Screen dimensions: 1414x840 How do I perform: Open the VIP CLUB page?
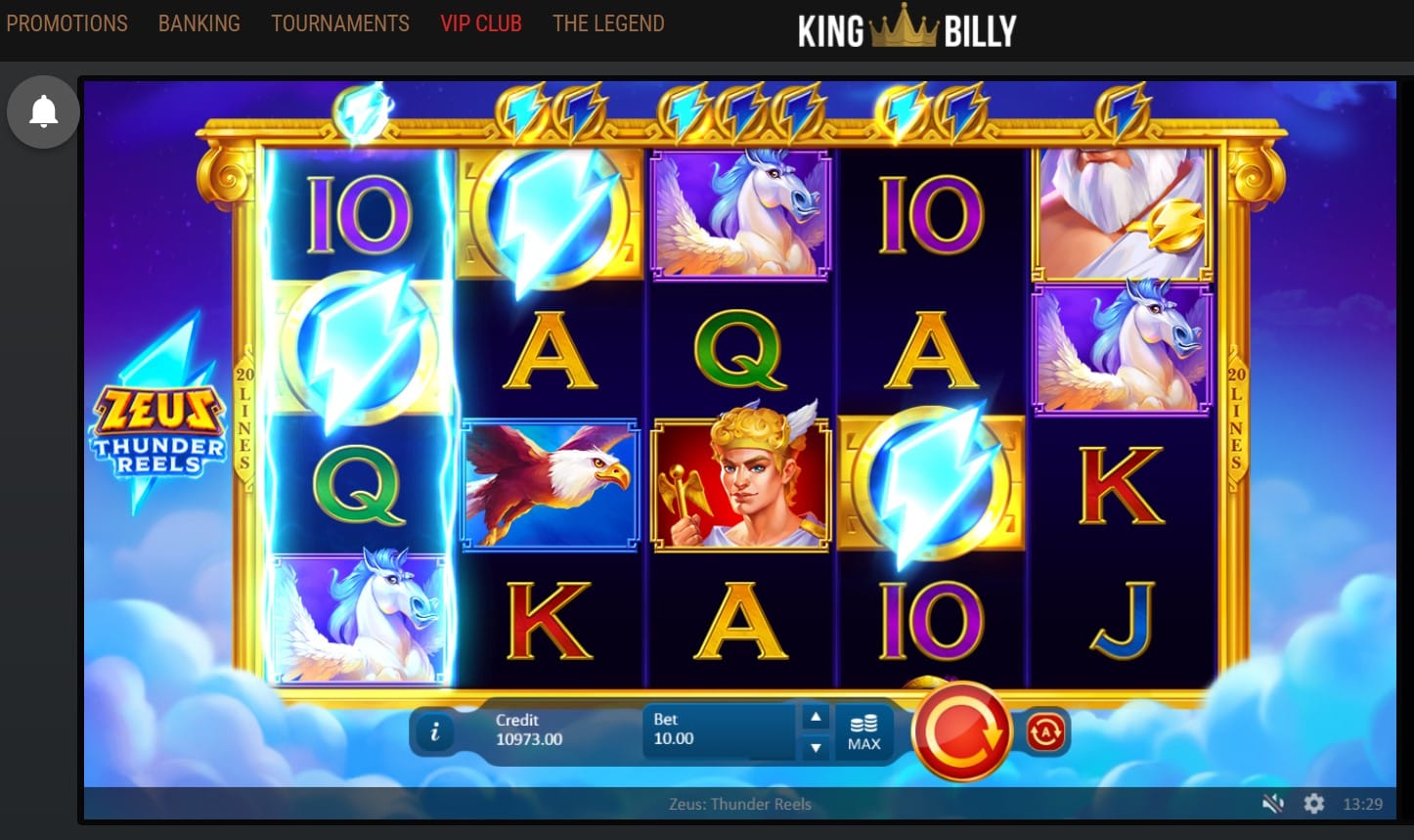pos(480,23)
